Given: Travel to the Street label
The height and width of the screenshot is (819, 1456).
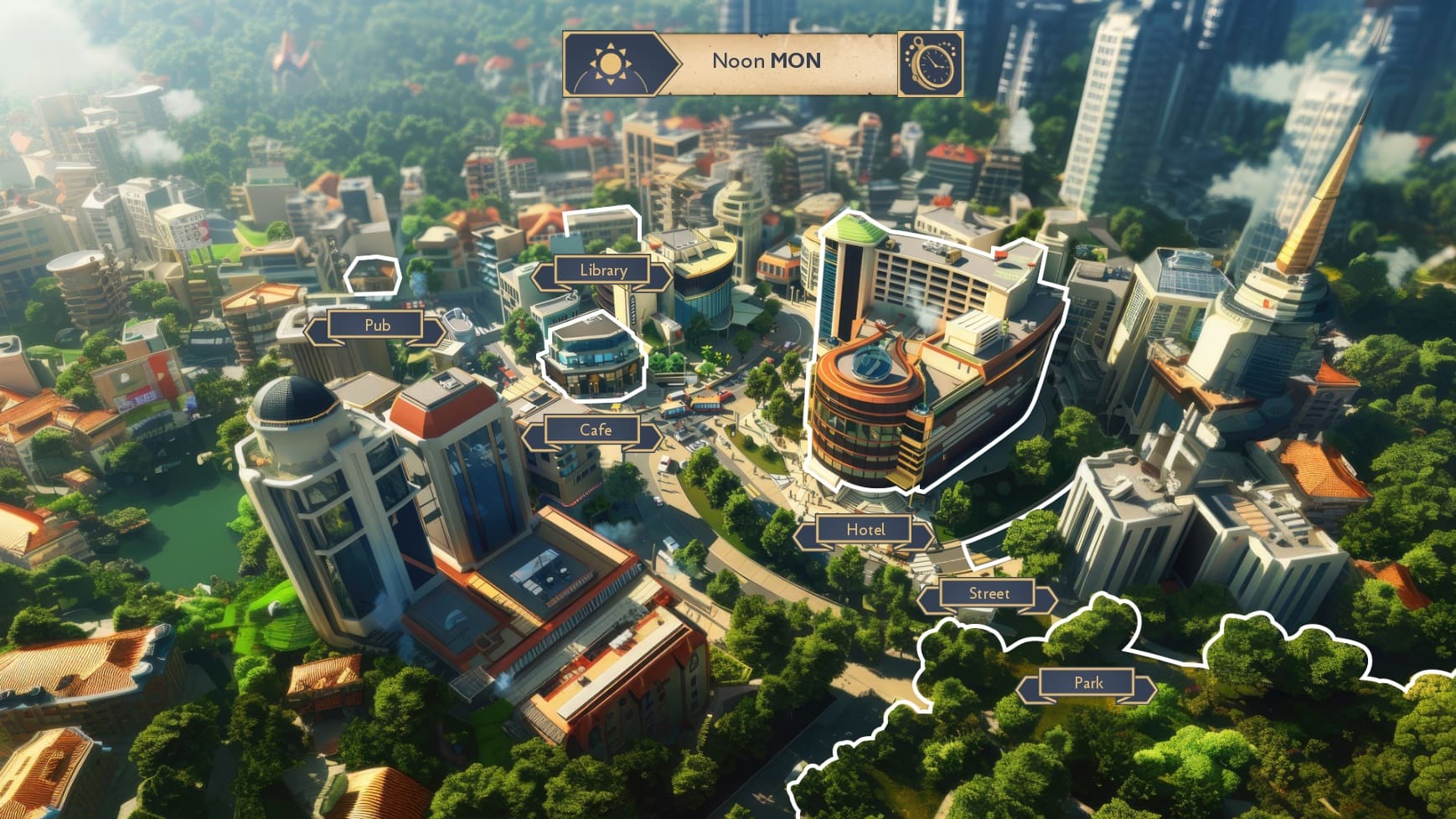Looking at the screenshot, I should point(989,595).
